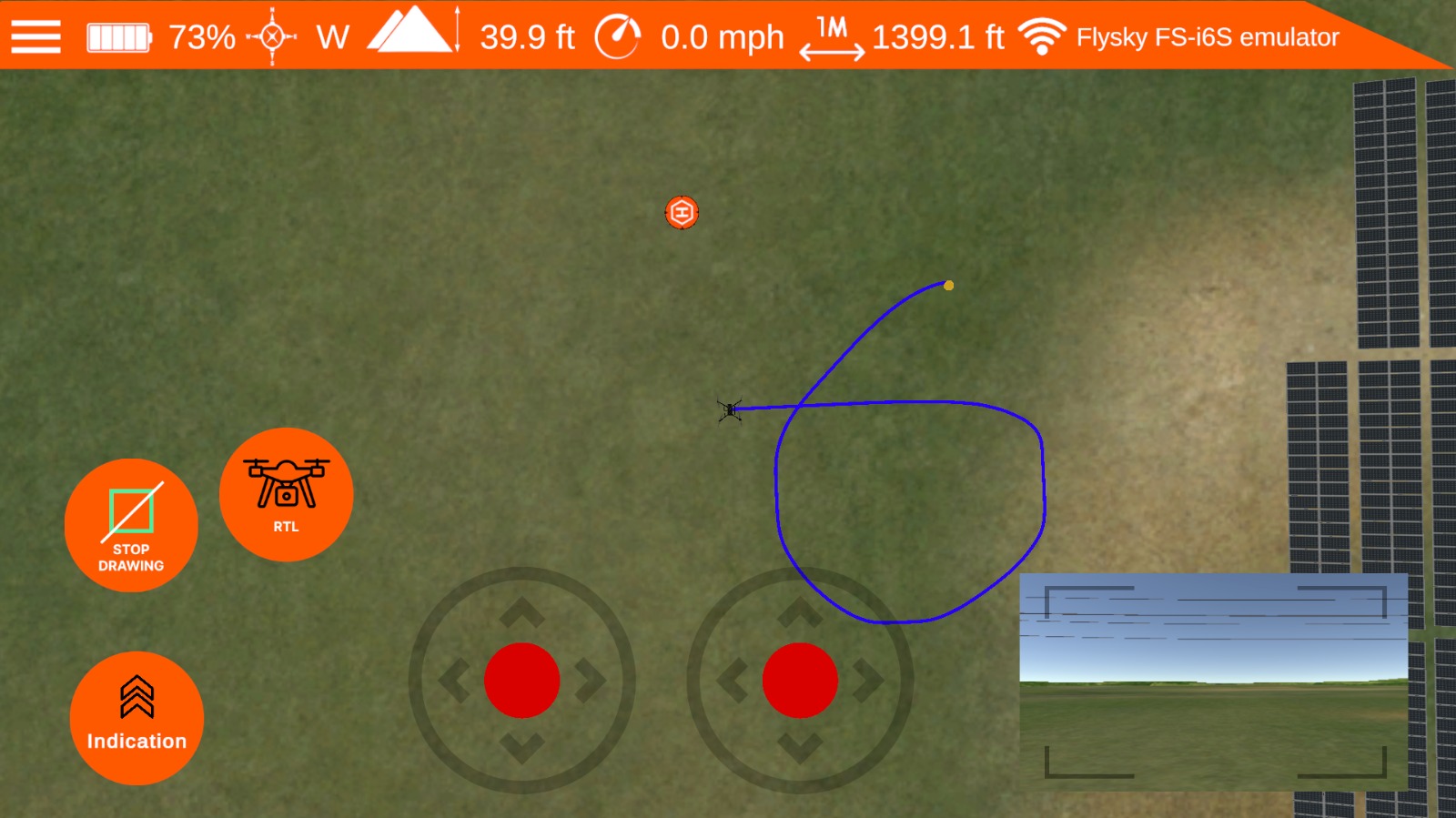Open the hamburger navigation menu
Viewport: 1456px width, 818px height.
(x=35, y=36)
